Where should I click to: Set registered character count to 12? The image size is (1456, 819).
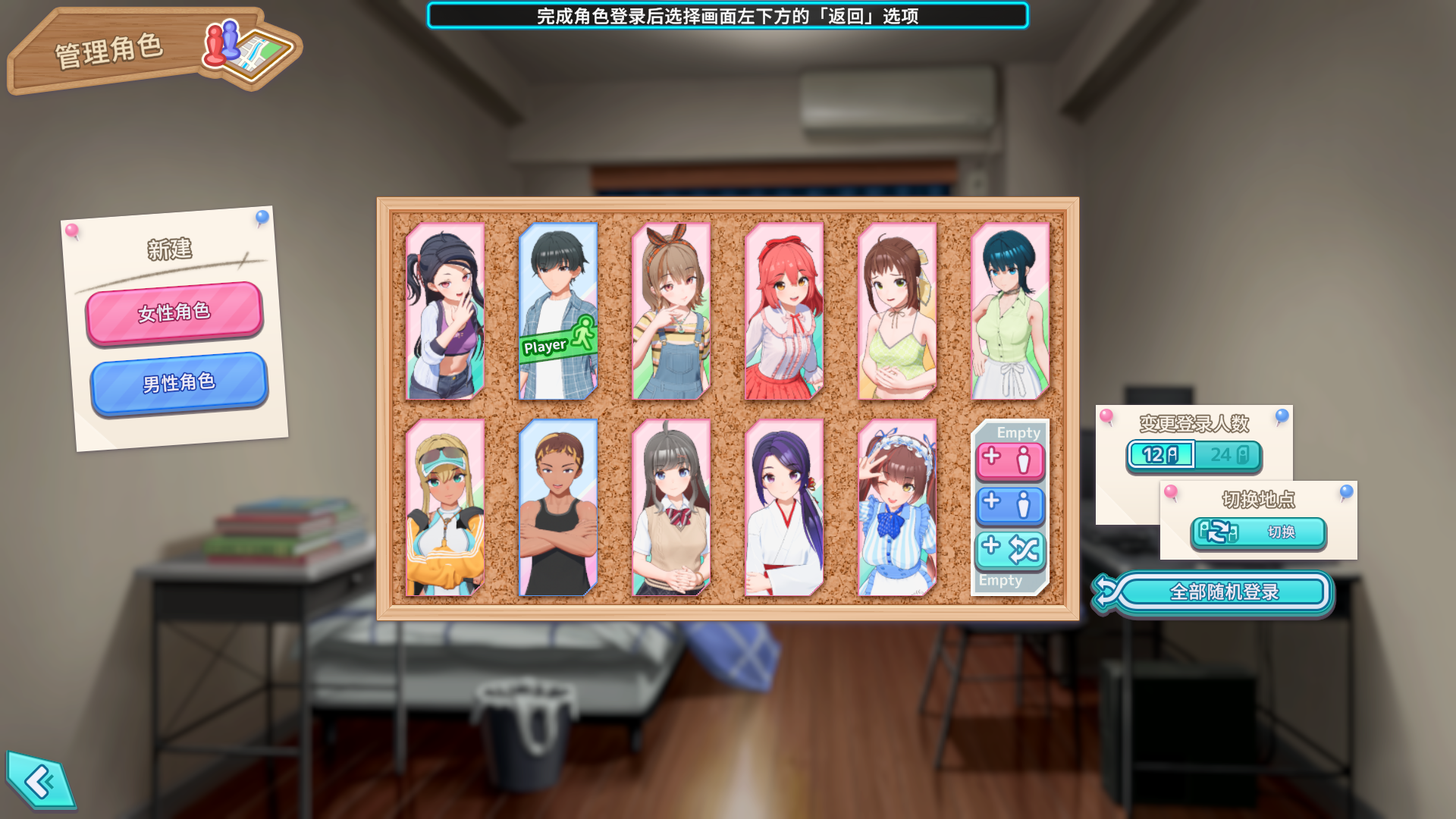coord(1160,455)
